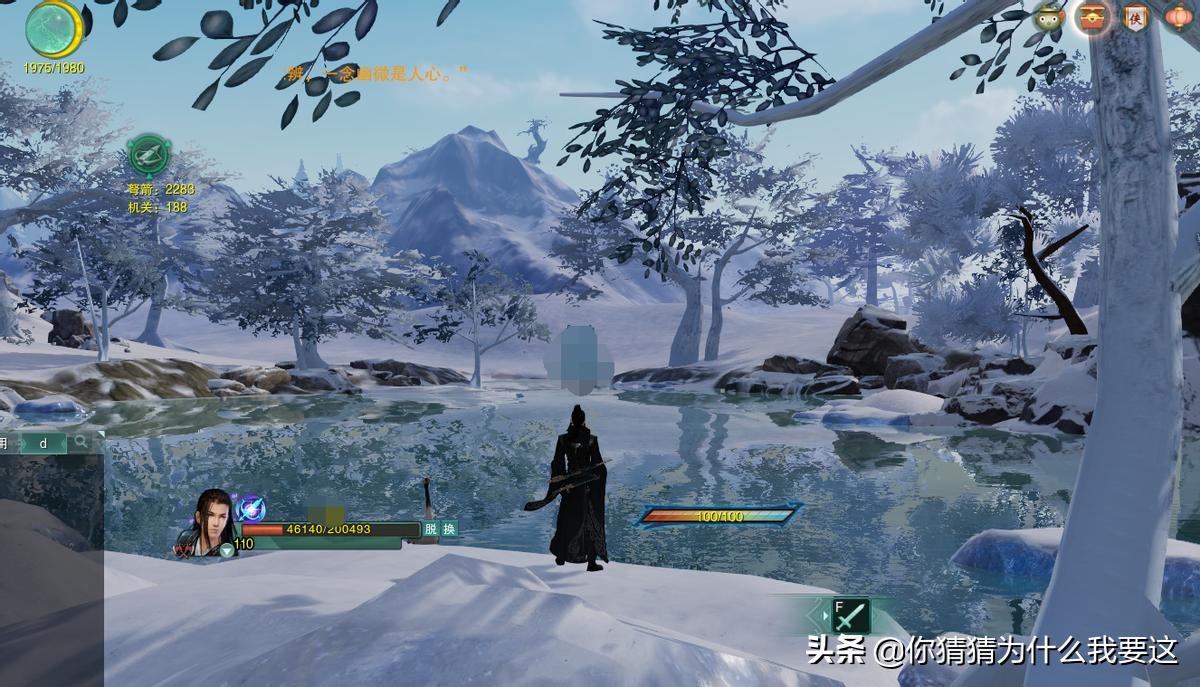Activate the sword skill slot
The width and height of the screenshot is (1200, 687).
coord(850,615)
